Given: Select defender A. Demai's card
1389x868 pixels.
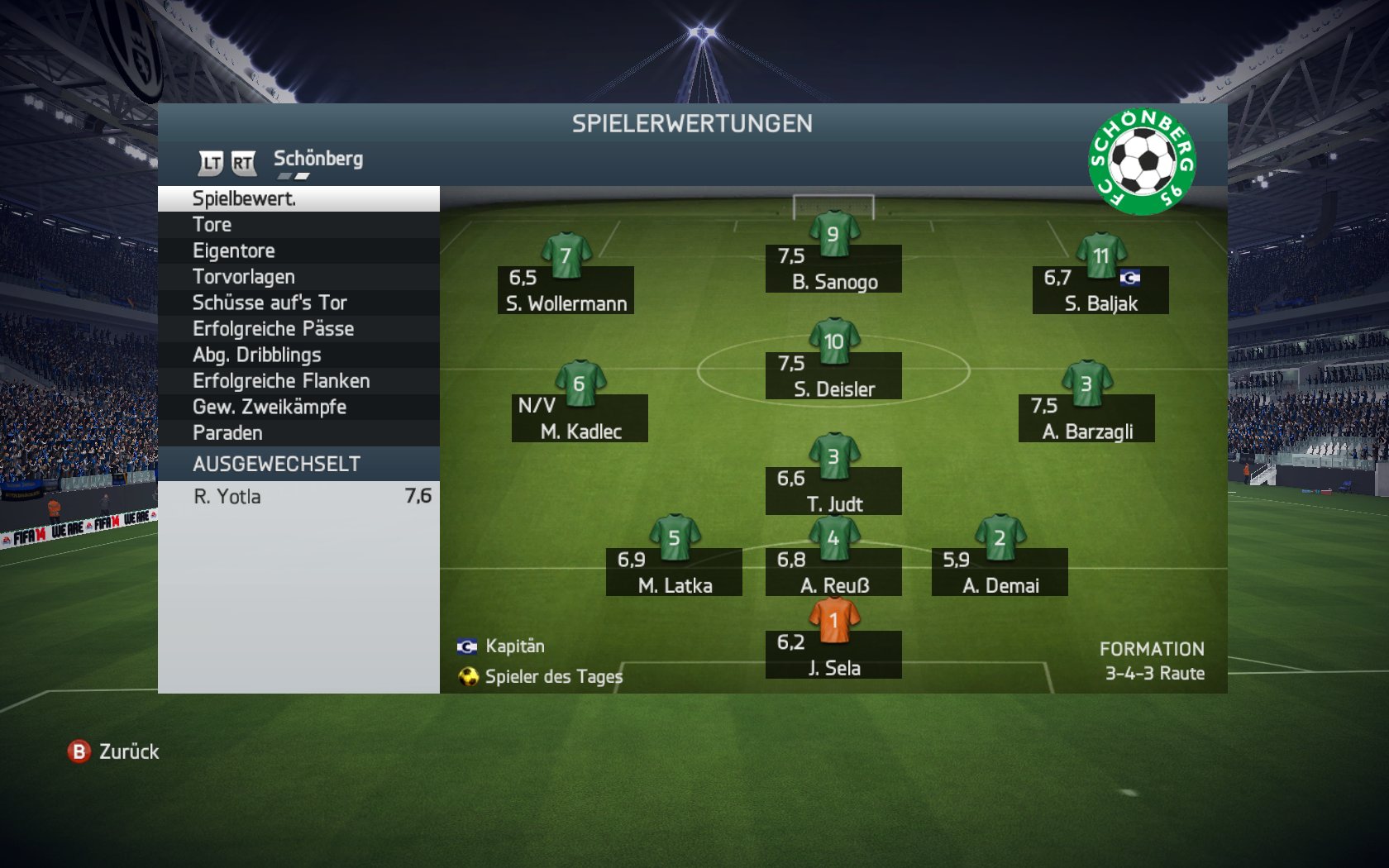Looking at the screenshot, I should 1000,572.
